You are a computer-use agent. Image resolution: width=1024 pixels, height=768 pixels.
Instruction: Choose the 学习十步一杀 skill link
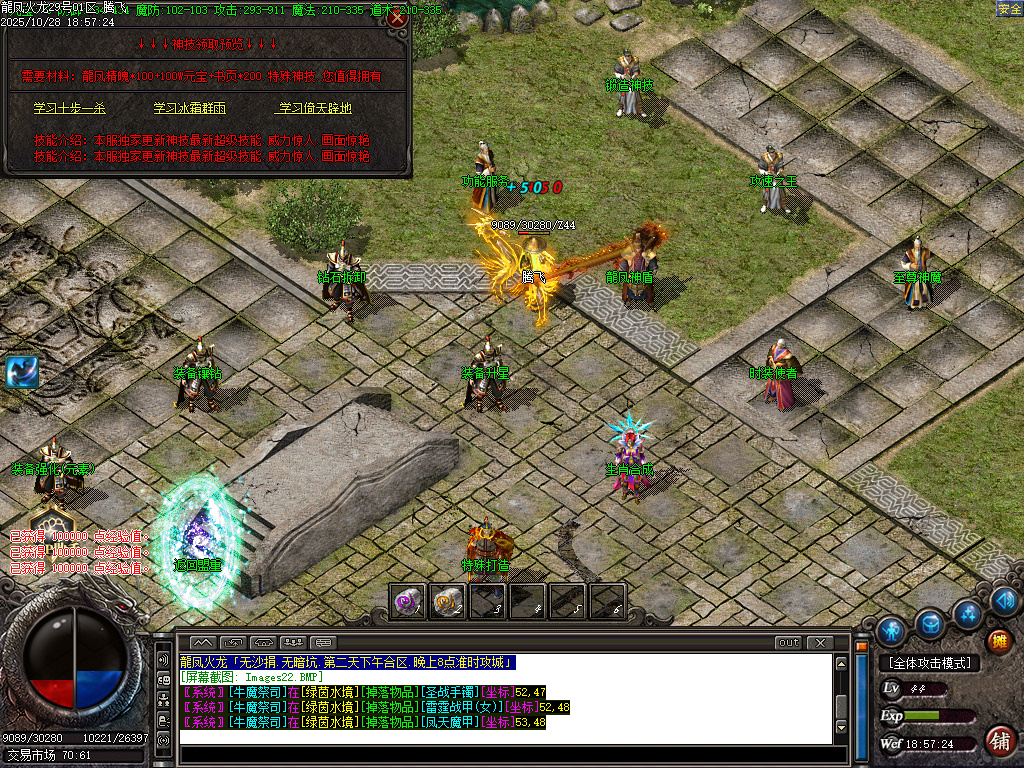pos(69,108)
